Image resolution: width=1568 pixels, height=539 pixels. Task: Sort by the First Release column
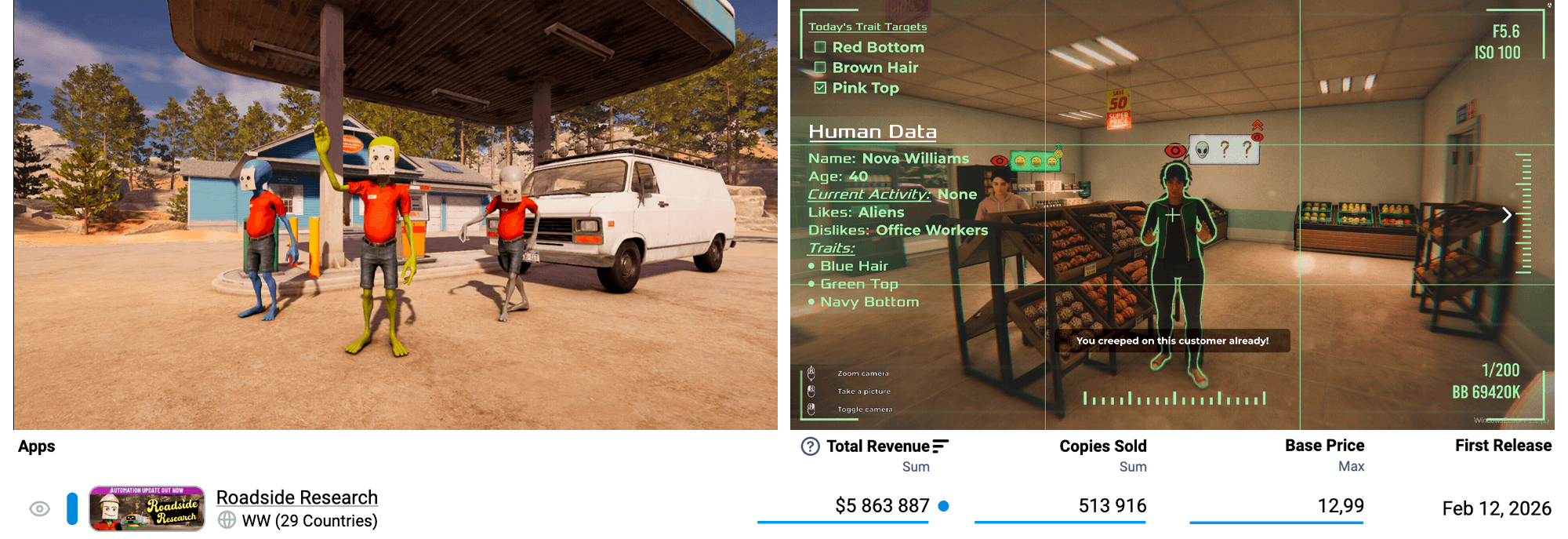coord(1503,446)
